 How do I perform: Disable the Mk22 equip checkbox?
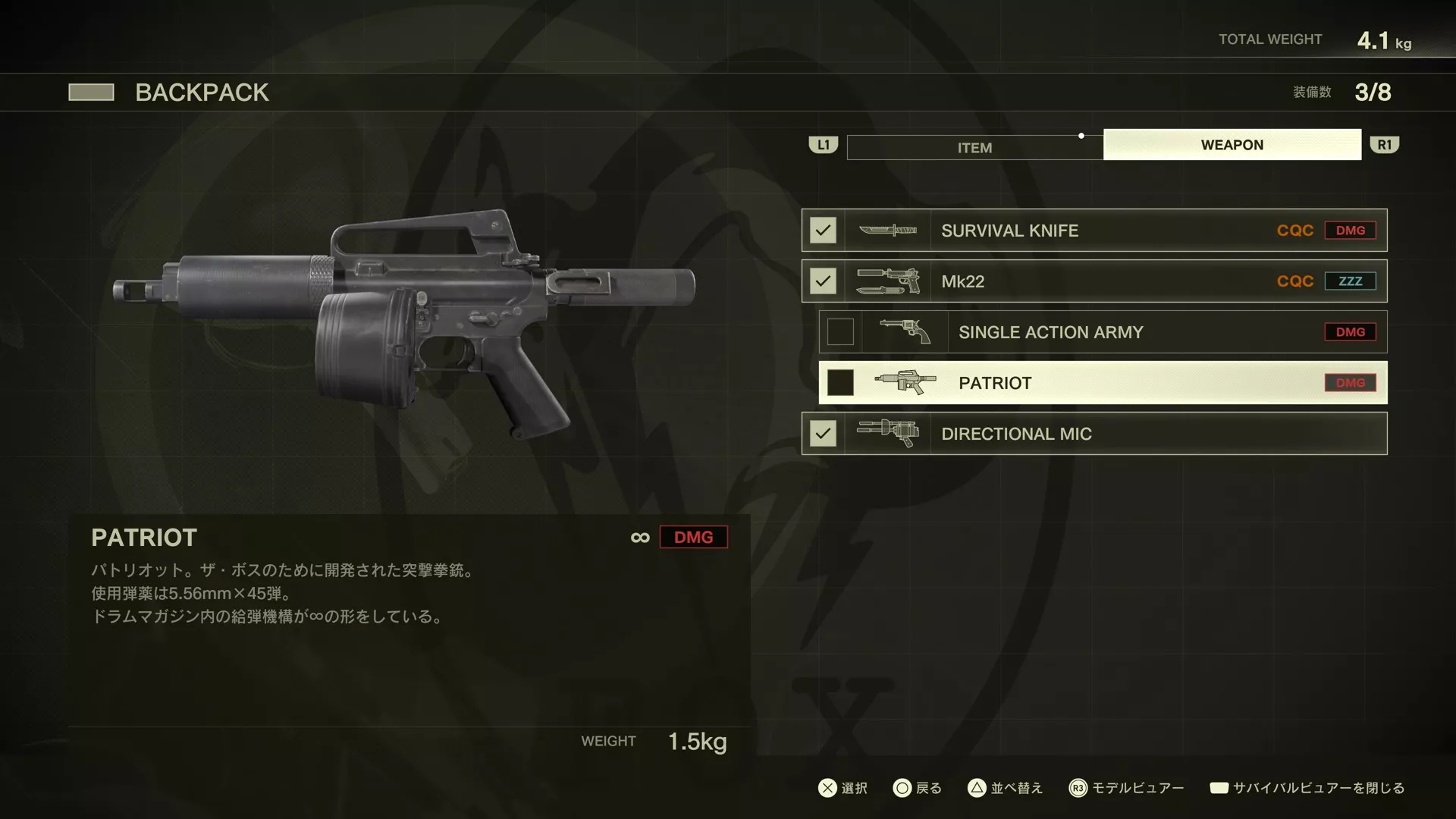[x=822, y=281]
